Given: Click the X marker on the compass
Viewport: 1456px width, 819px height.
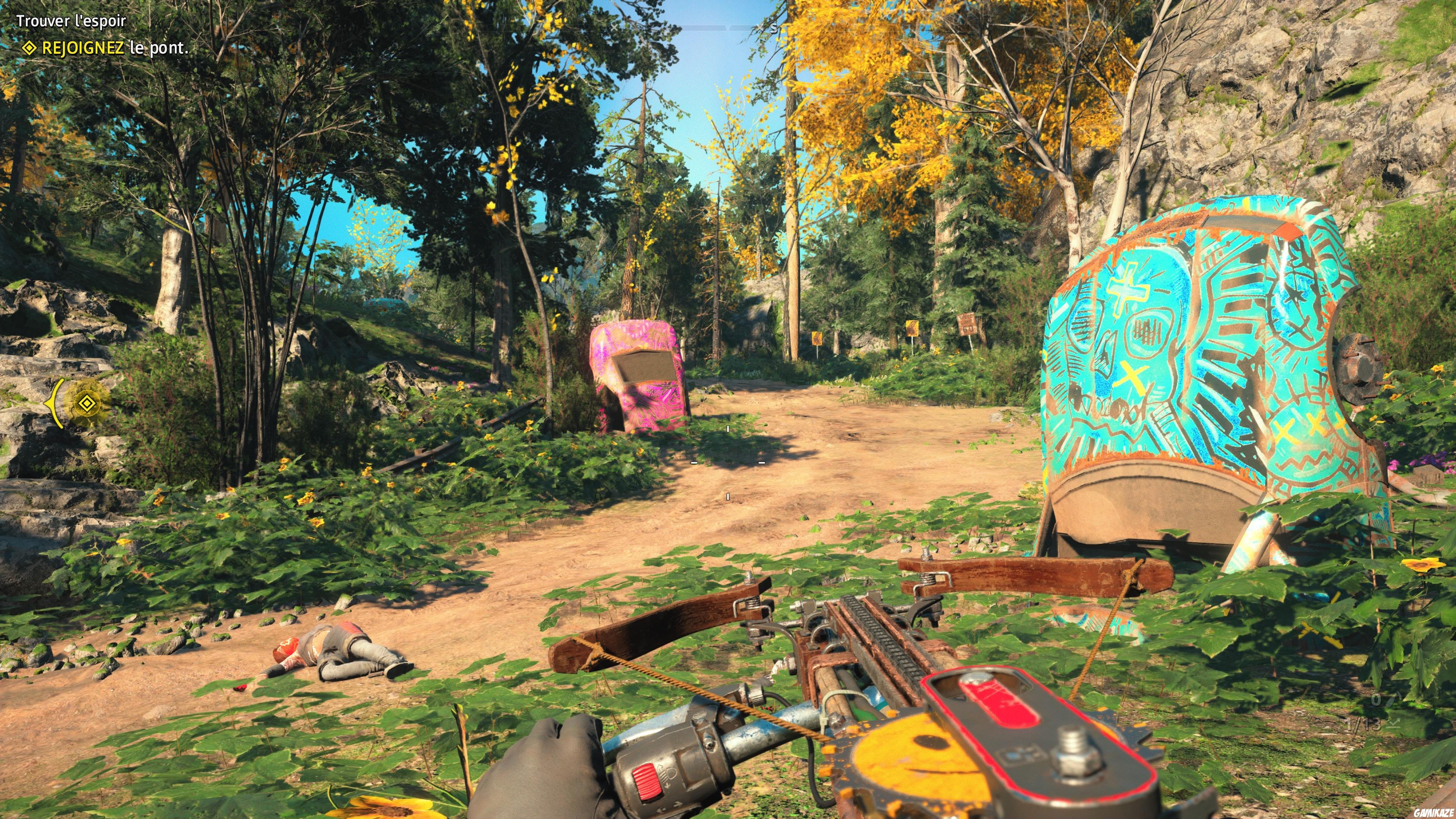Looking at the screenshot, I should (615, 27).
